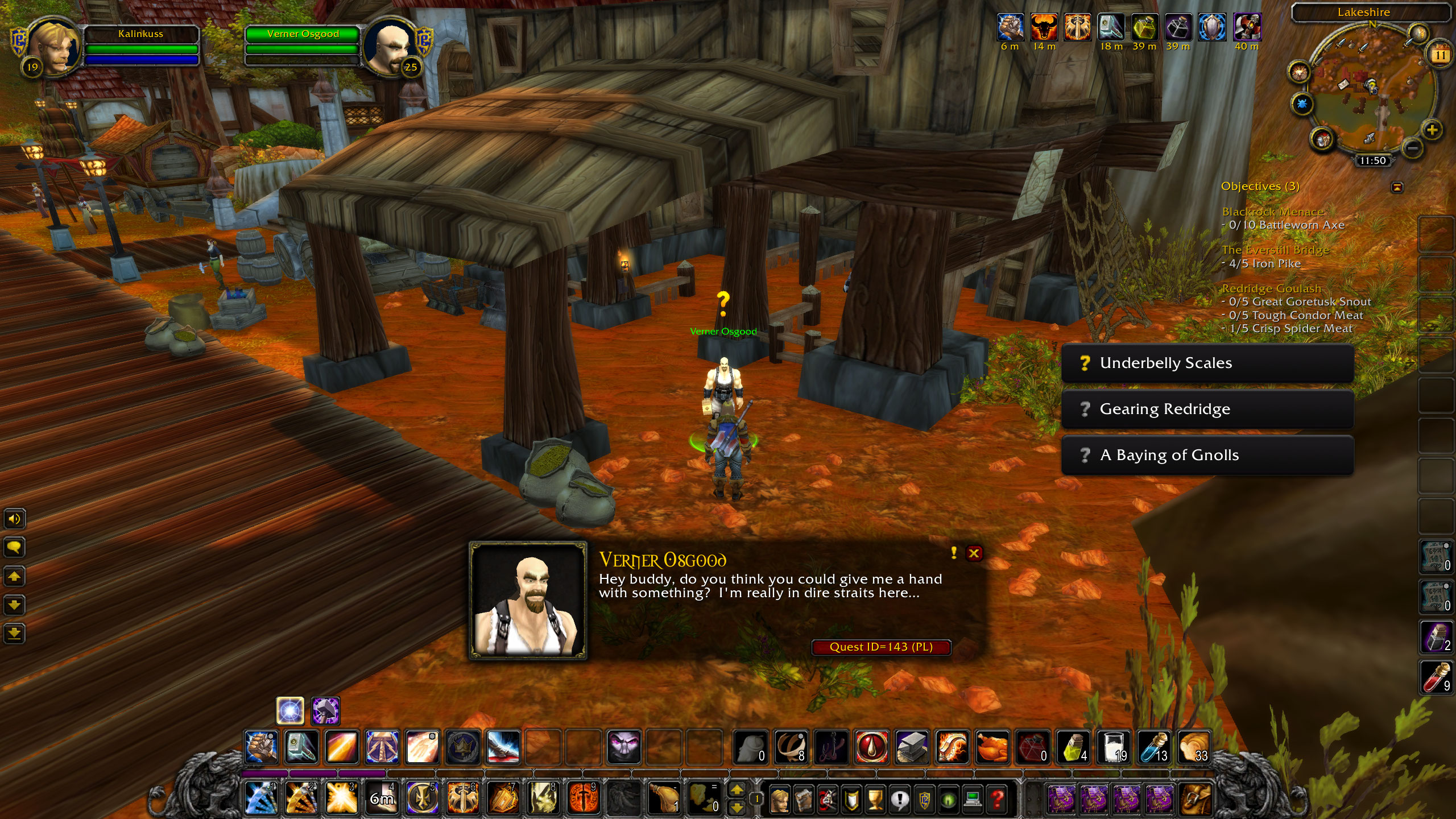This screenshot has height=819, width=1456.
Task: Open help with the red question mark icon
Action: click(x=995, y=799)
